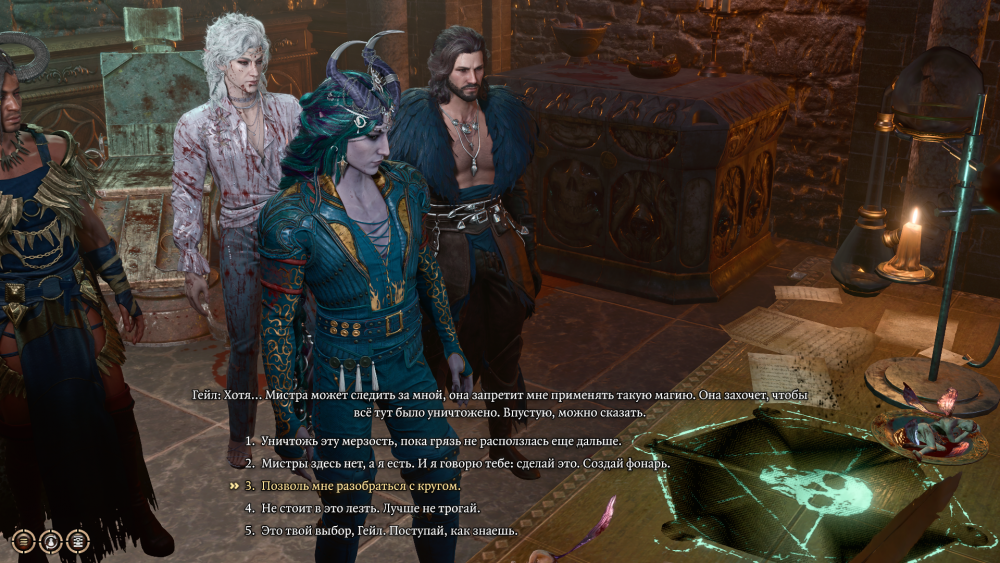This screenshot has width=1000, height=563.
Task: Open the dialogue history log icon
Action: coord(78,541)
